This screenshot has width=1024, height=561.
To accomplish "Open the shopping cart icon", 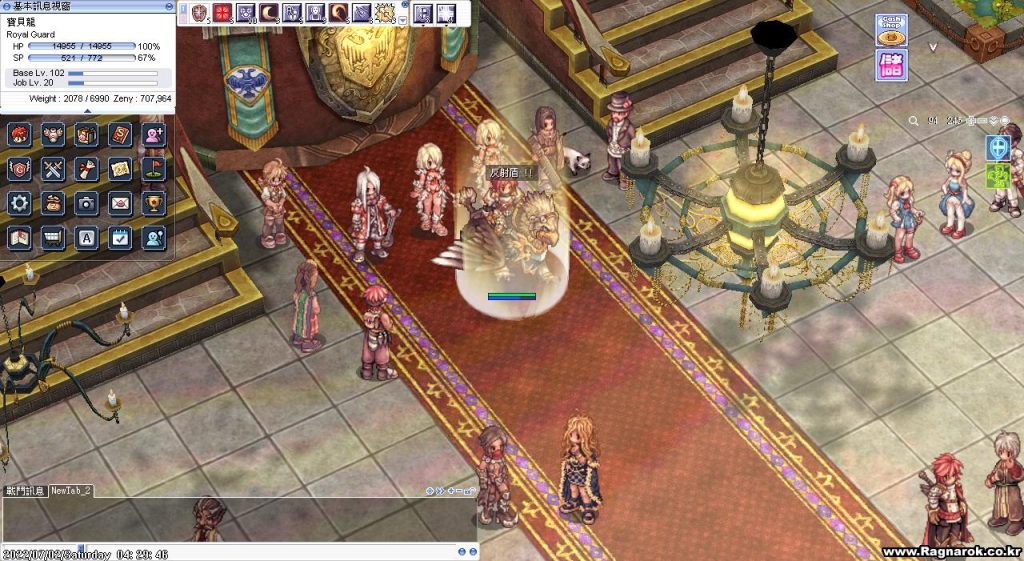I will (53, 237).
